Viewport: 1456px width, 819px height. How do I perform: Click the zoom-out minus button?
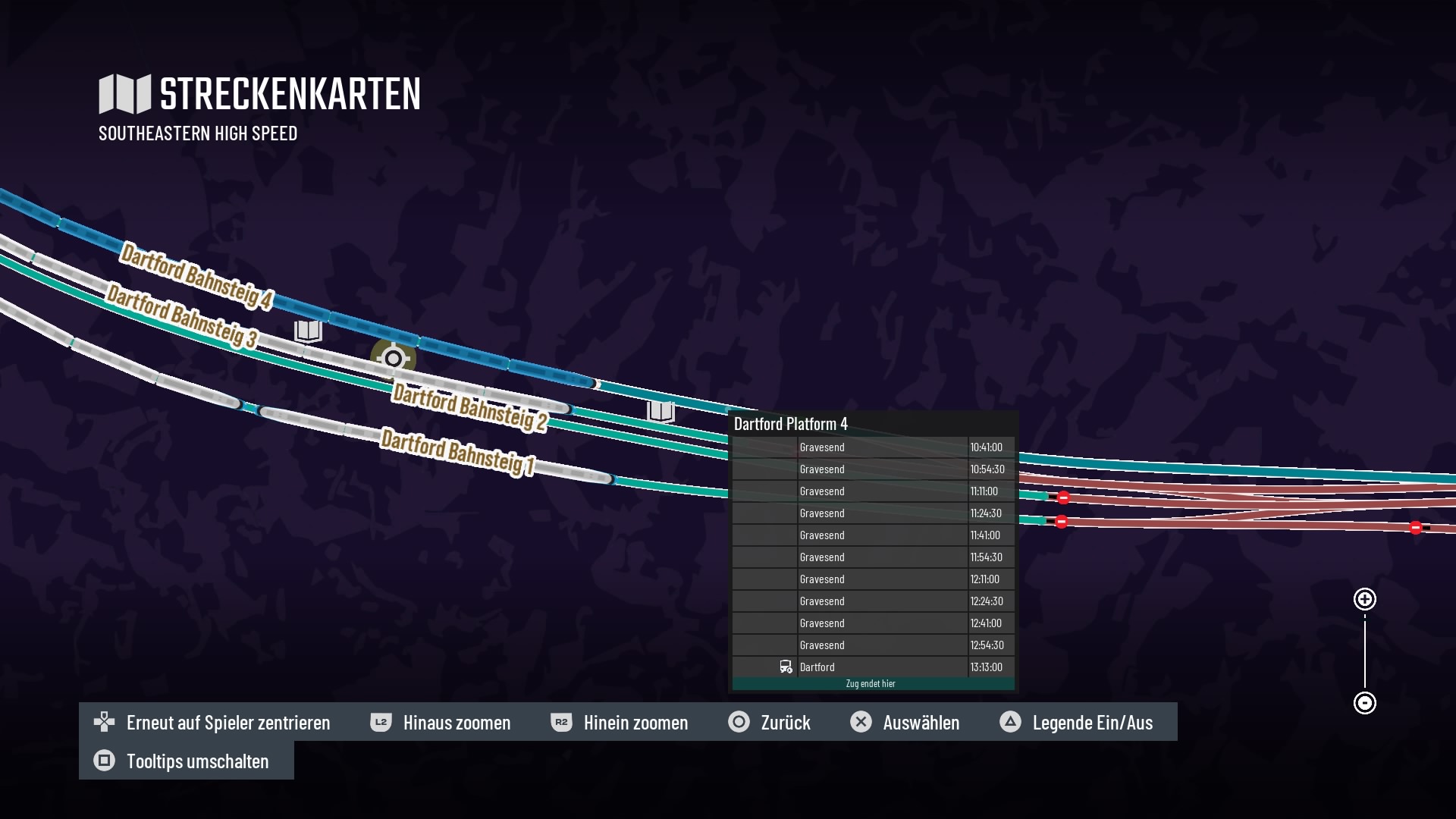point(1364,703)
